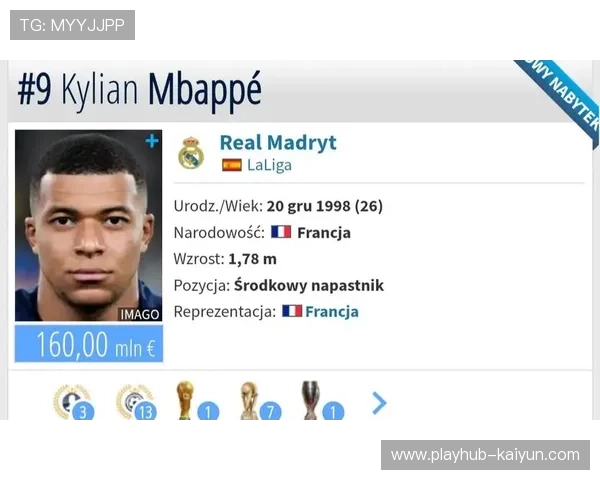Open the dark silver cup trophy icon

point(311,401)
